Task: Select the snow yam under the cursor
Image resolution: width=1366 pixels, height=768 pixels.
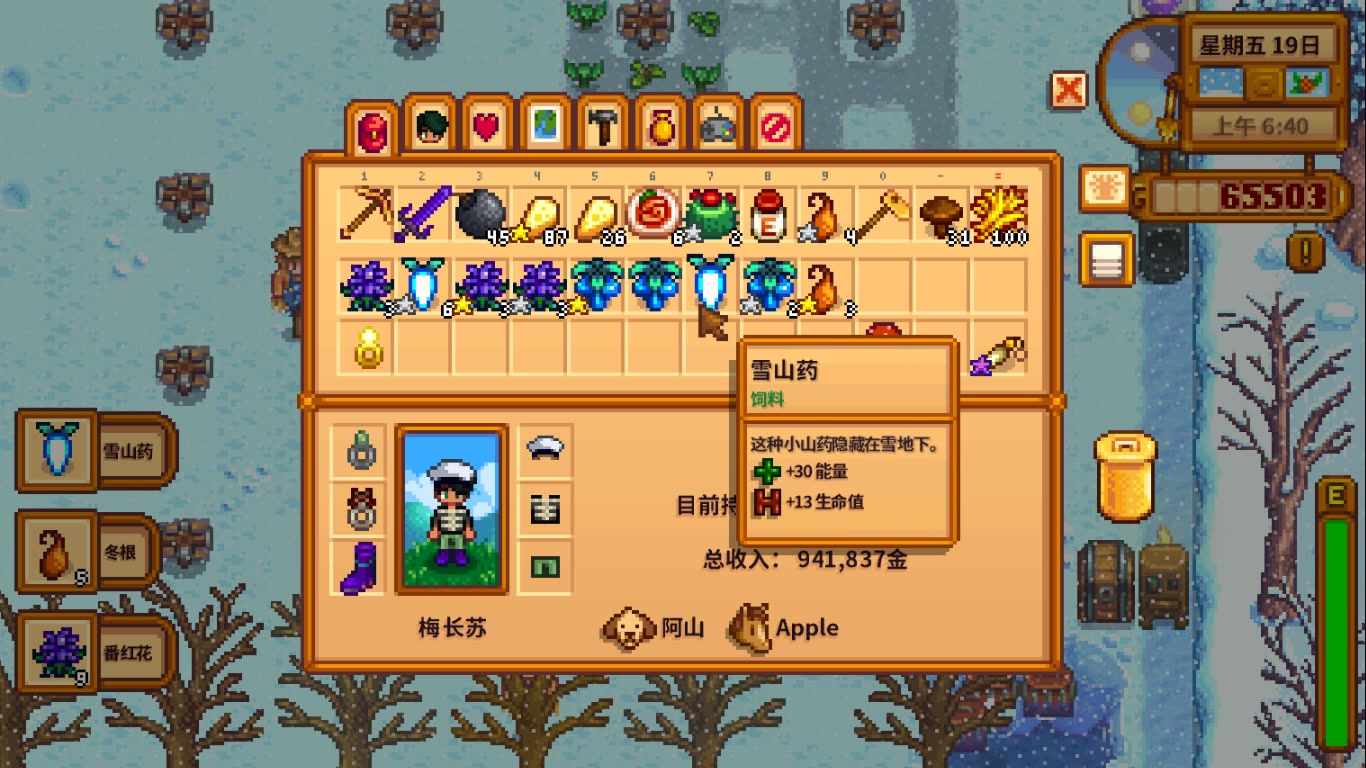Action: [711, 283]
